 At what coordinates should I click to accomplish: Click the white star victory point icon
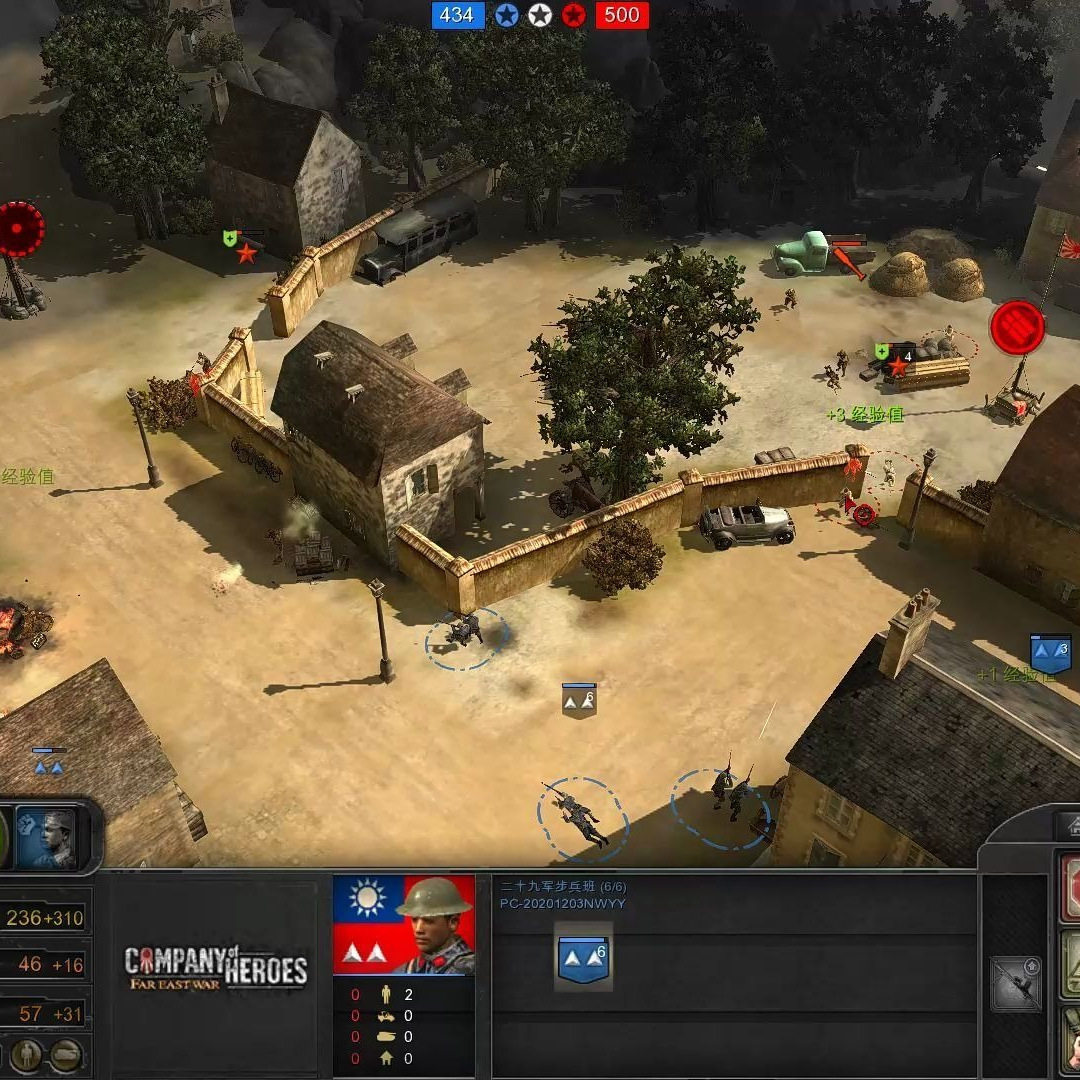pos(540,15)
